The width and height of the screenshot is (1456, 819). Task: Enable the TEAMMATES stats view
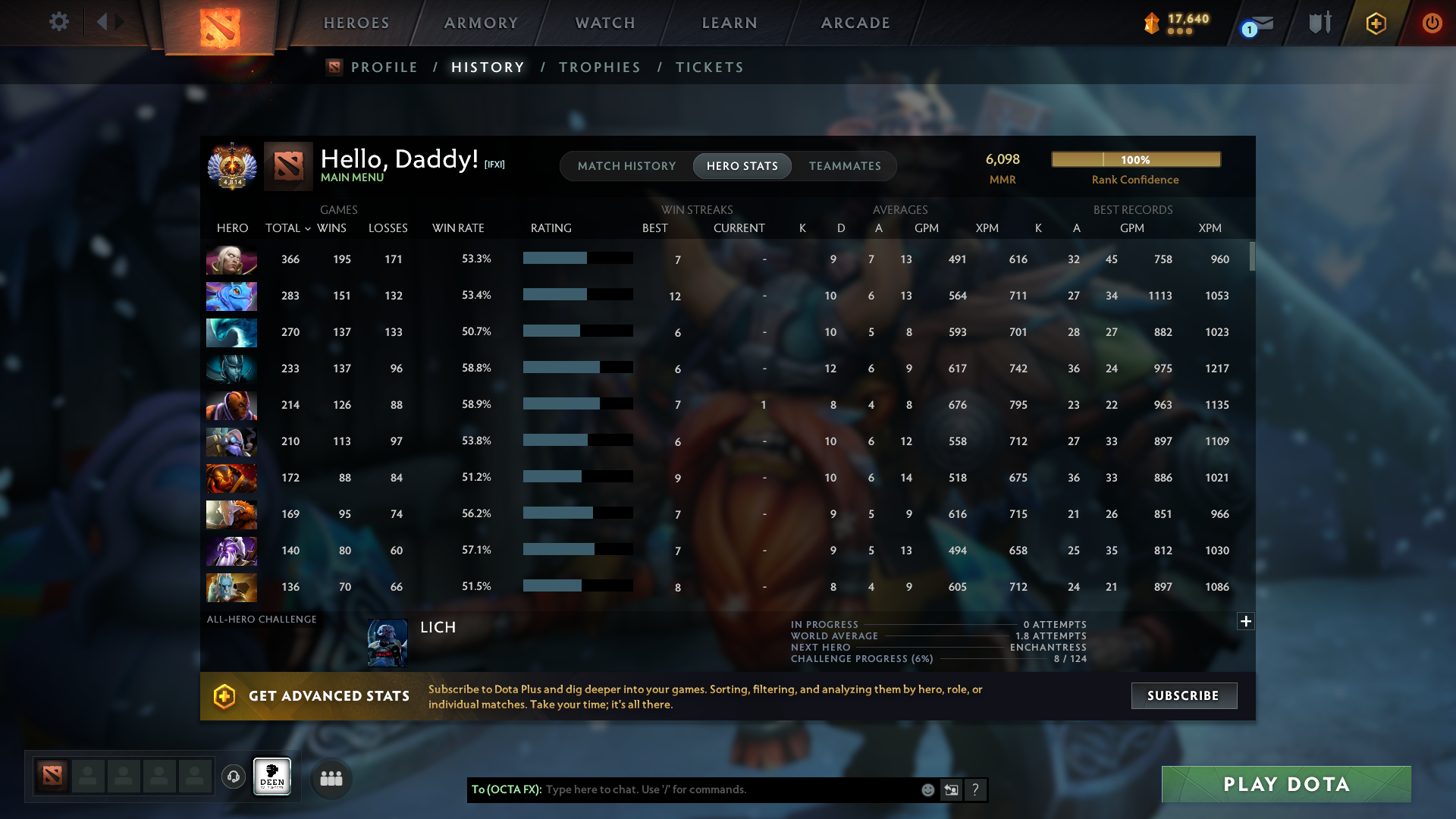(845, 165)
